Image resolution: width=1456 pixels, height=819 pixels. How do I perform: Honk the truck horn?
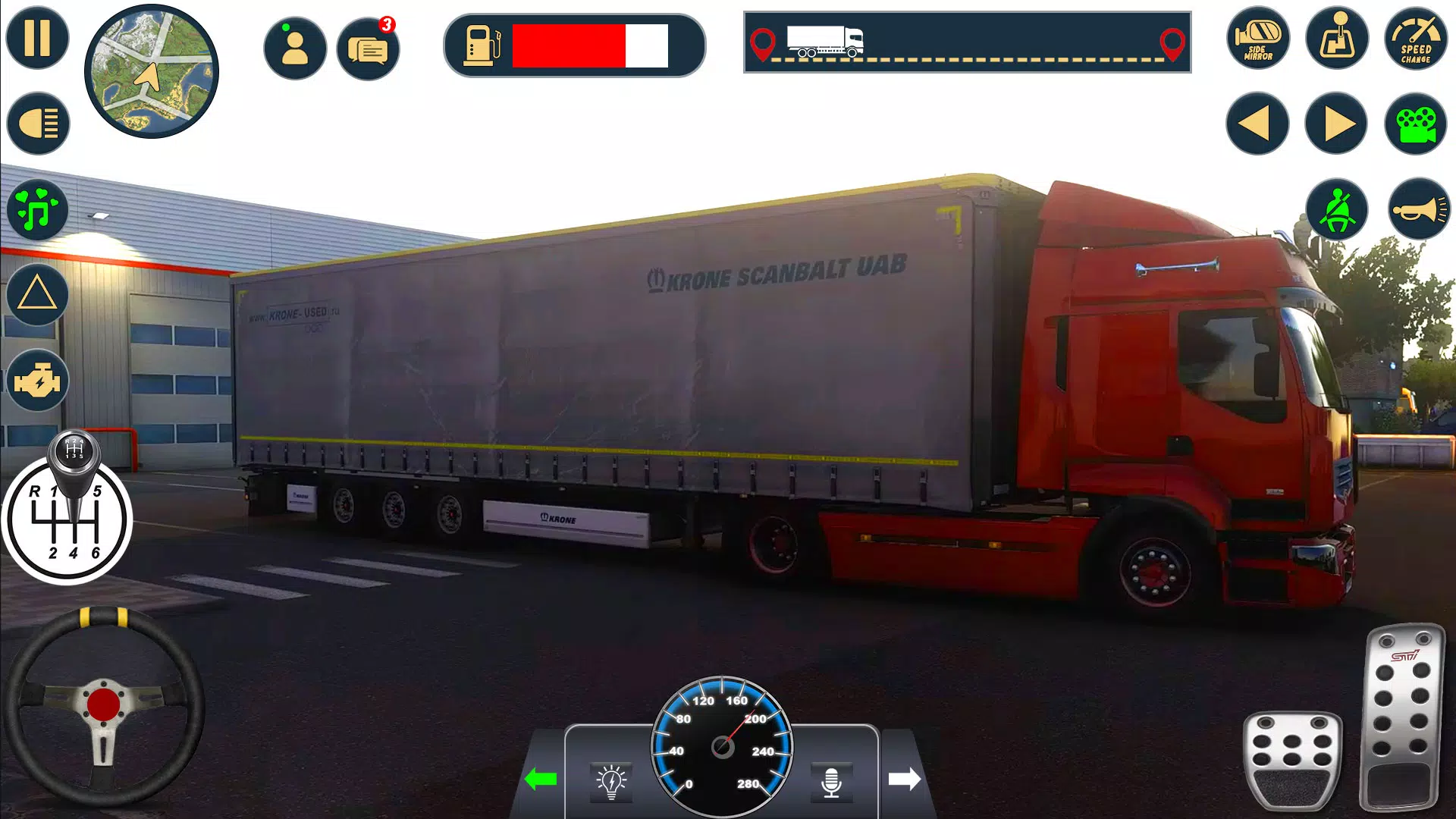[x=1415, y=211]
